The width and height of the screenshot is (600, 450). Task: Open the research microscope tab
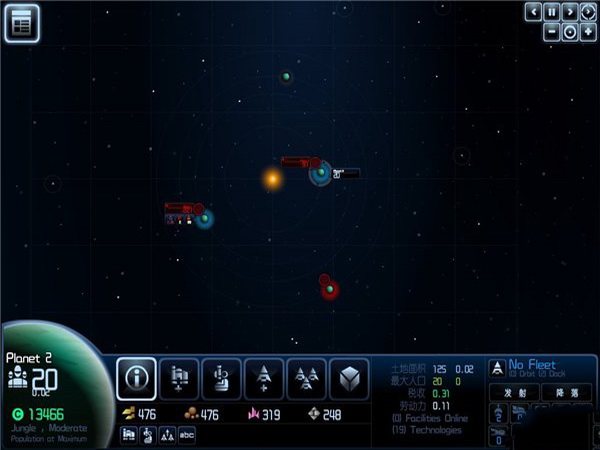click(x=221, y=379)
